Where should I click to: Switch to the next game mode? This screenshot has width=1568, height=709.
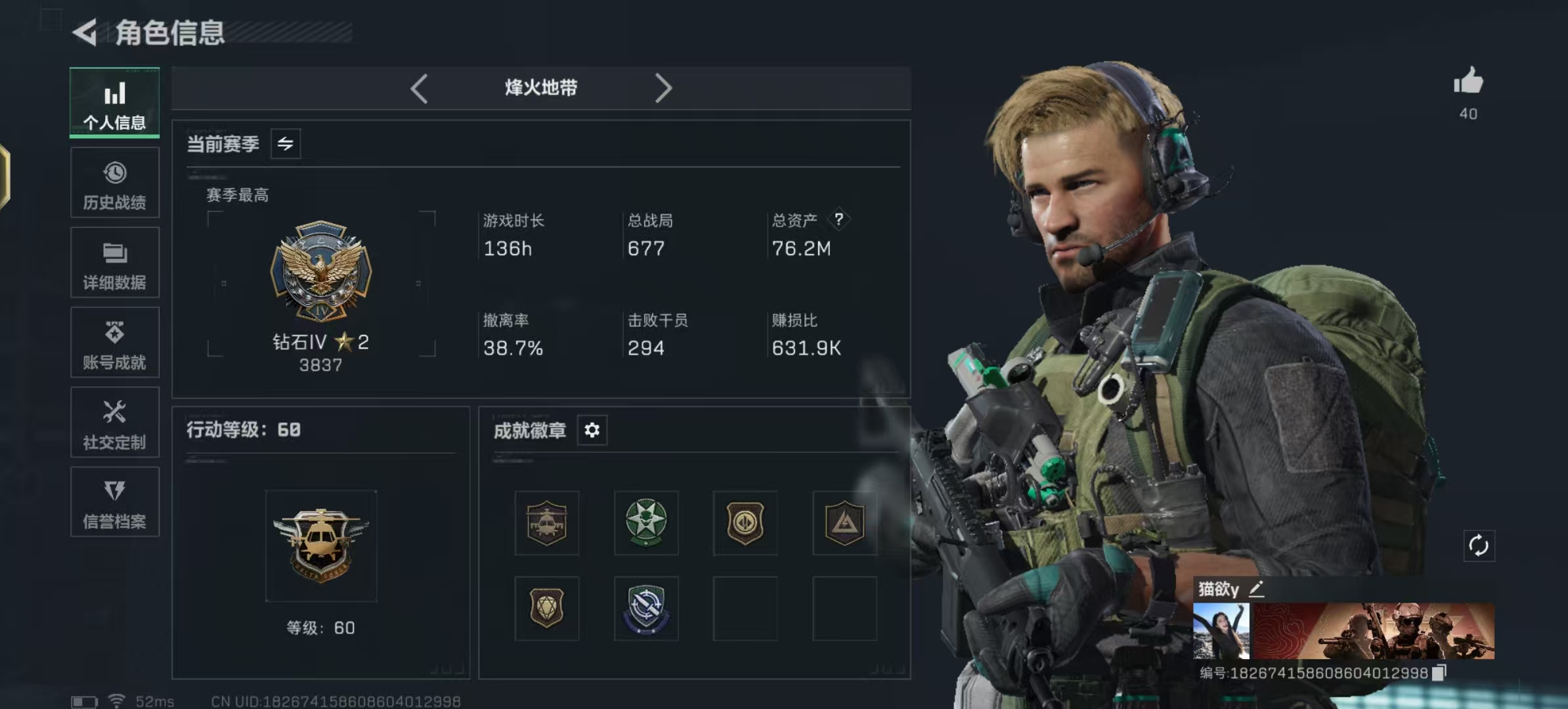(664, 89)
